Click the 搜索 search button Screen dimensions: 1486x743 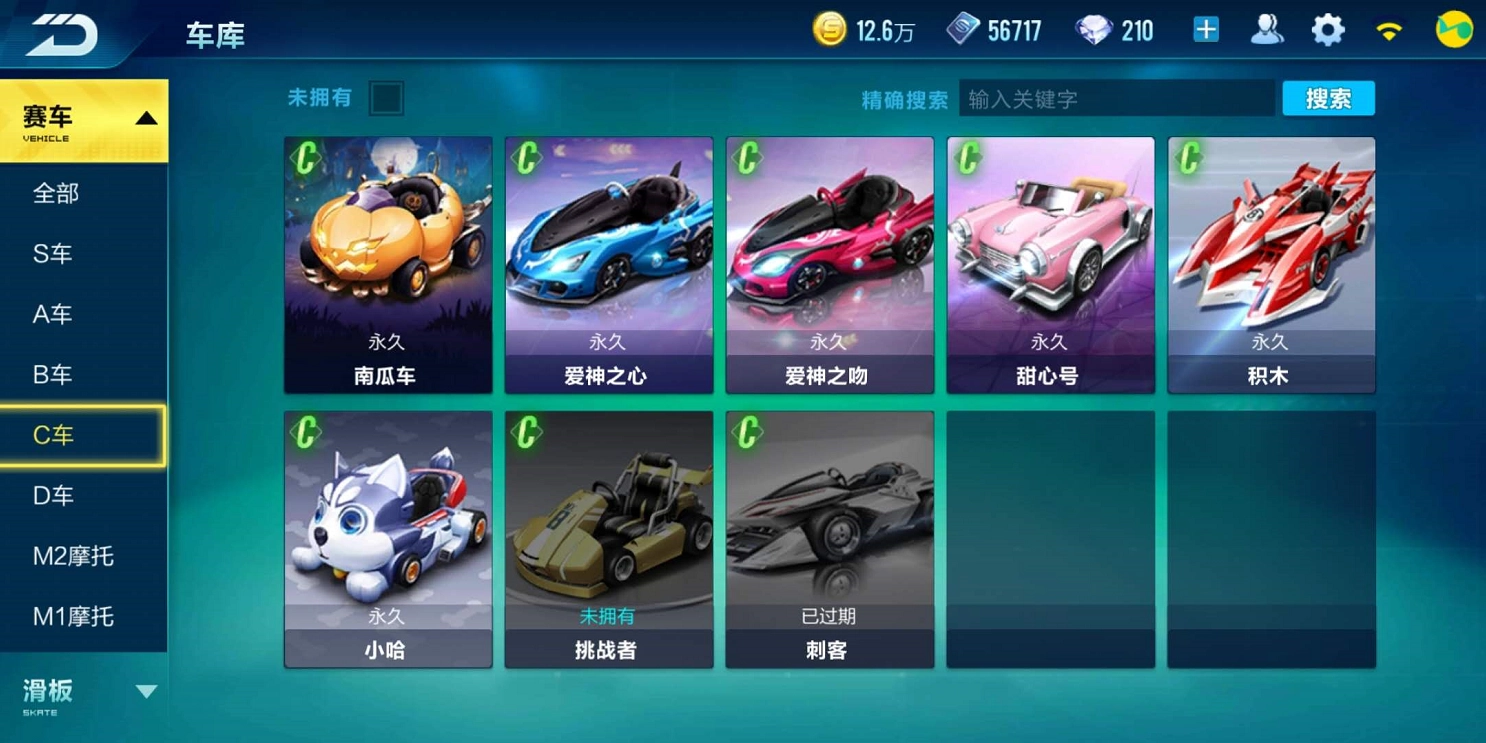(1328, 99)
